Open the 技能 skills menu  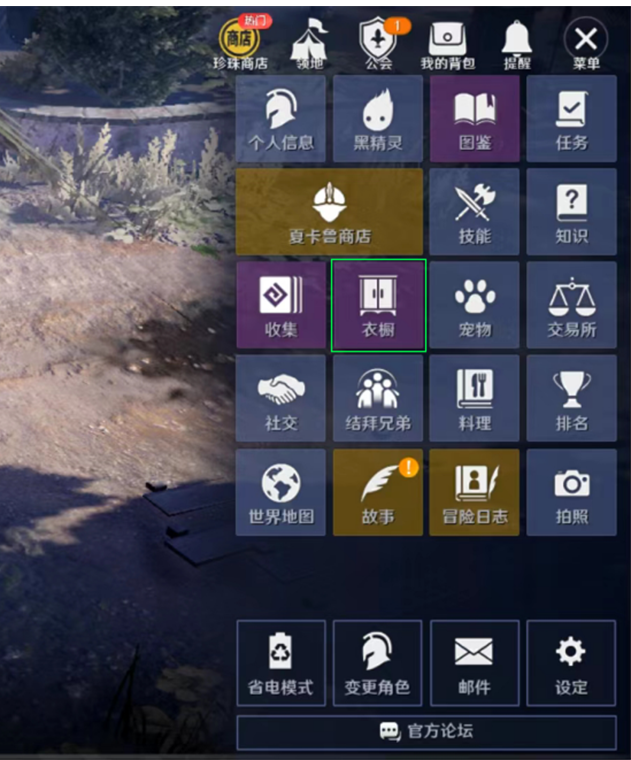click(x=474, y=212)
